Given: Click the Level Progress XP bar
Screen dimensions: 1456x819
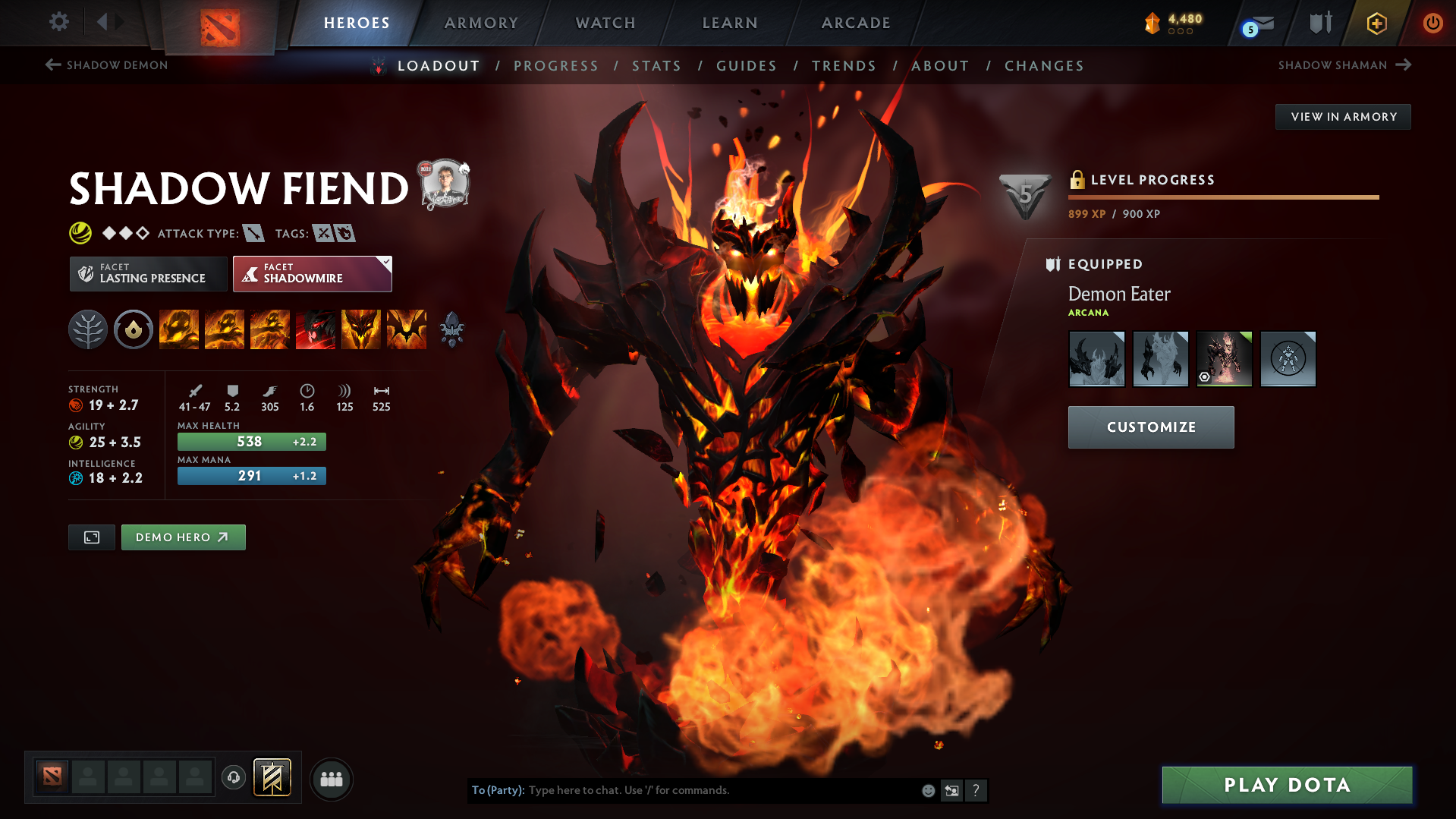Looking at the screenshot, I should 1223,197.
